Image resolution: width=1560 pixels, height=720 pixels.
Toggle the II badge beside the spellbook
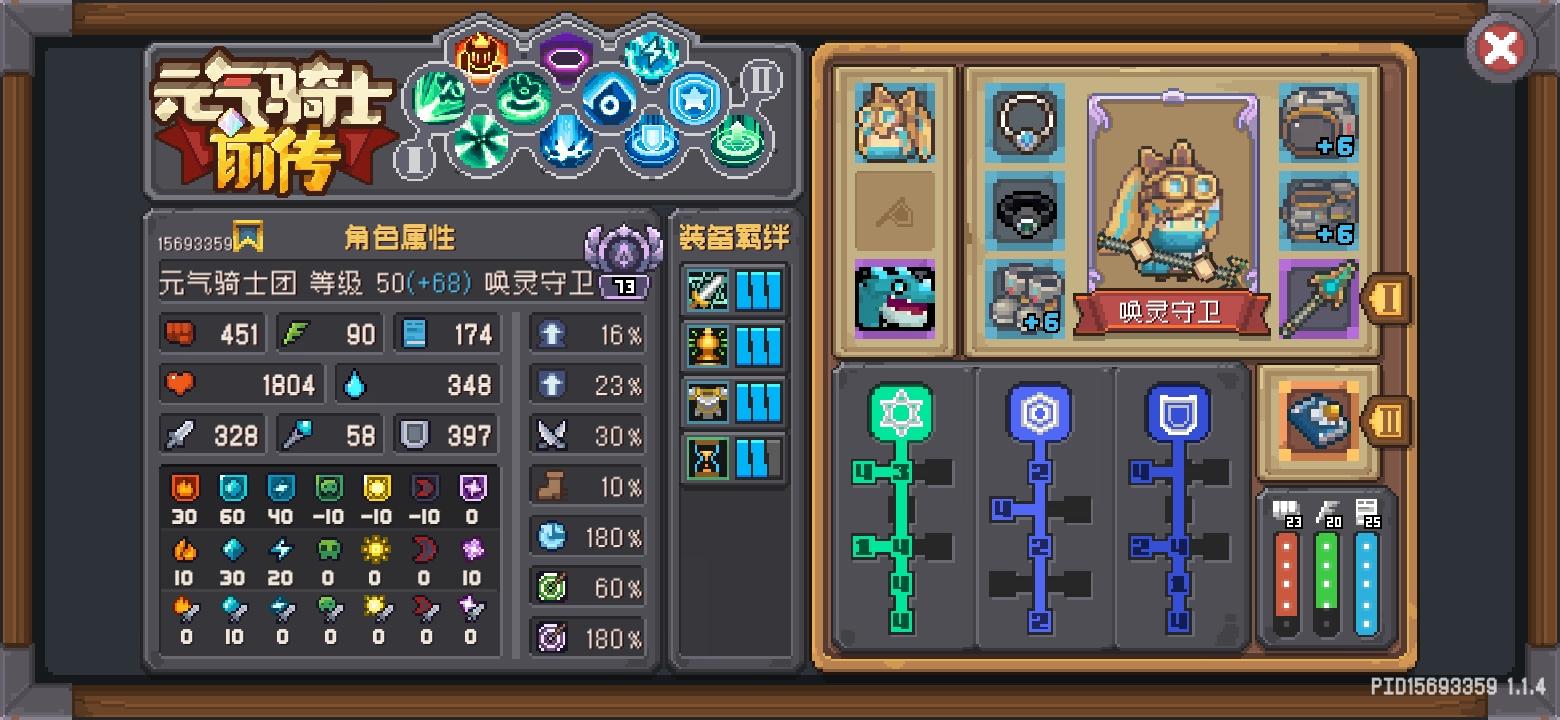pyautogui.click(x=1387, y=422)
